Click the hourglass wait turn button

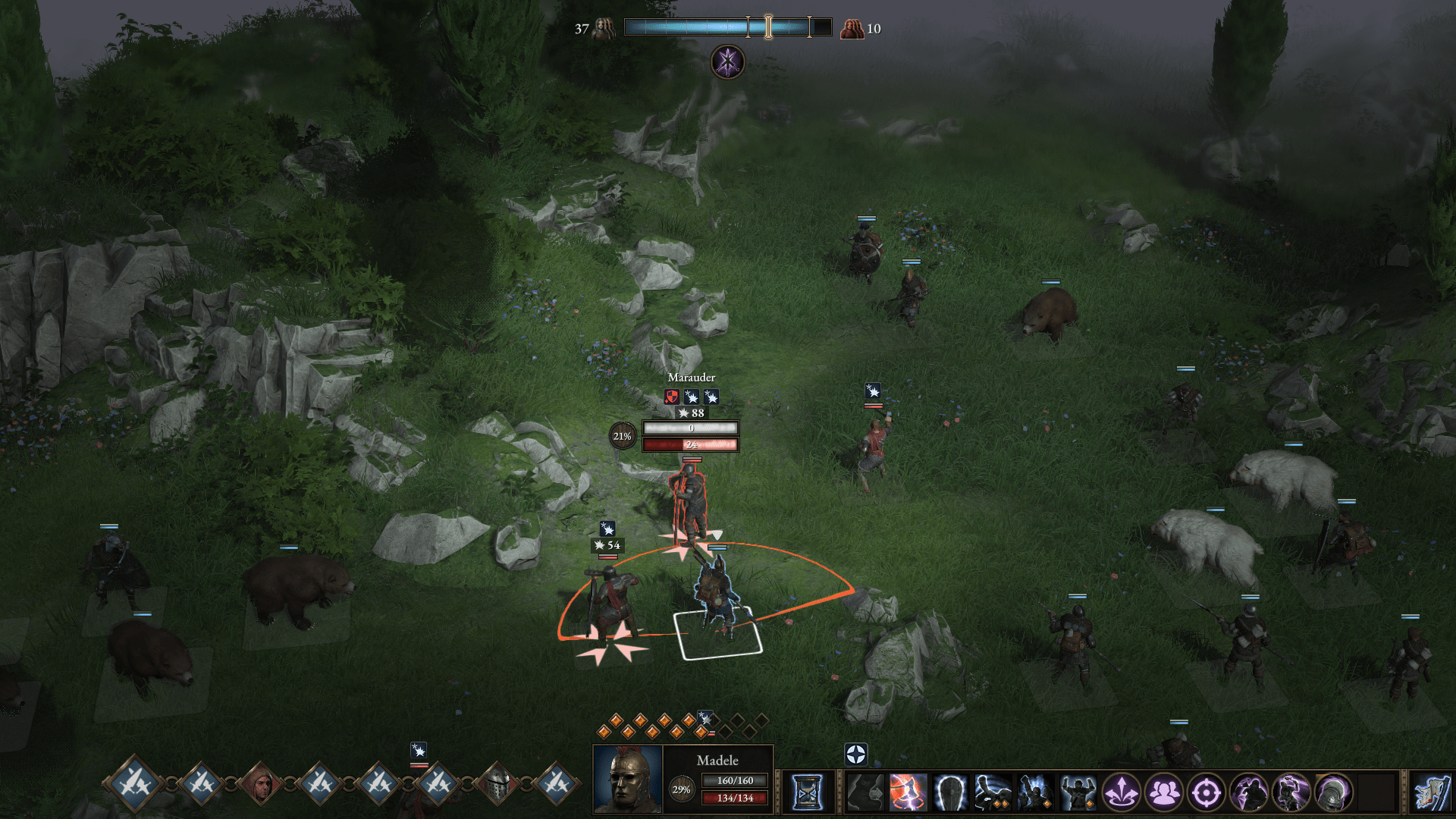(x=807, y=792)
